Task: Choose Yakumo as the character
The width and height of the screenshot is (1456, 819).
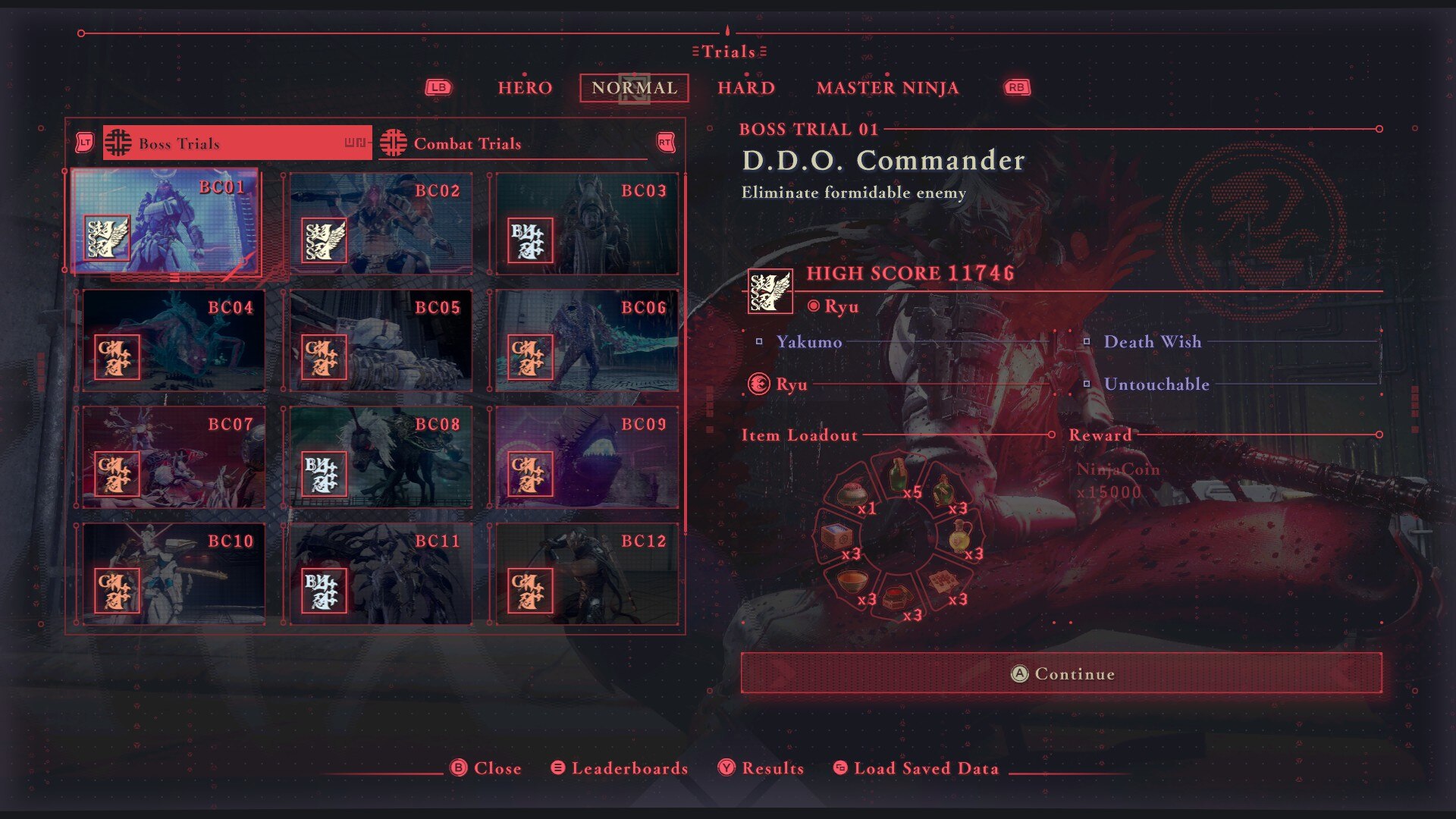Action: pyautogui.click(x=808, y=342)
